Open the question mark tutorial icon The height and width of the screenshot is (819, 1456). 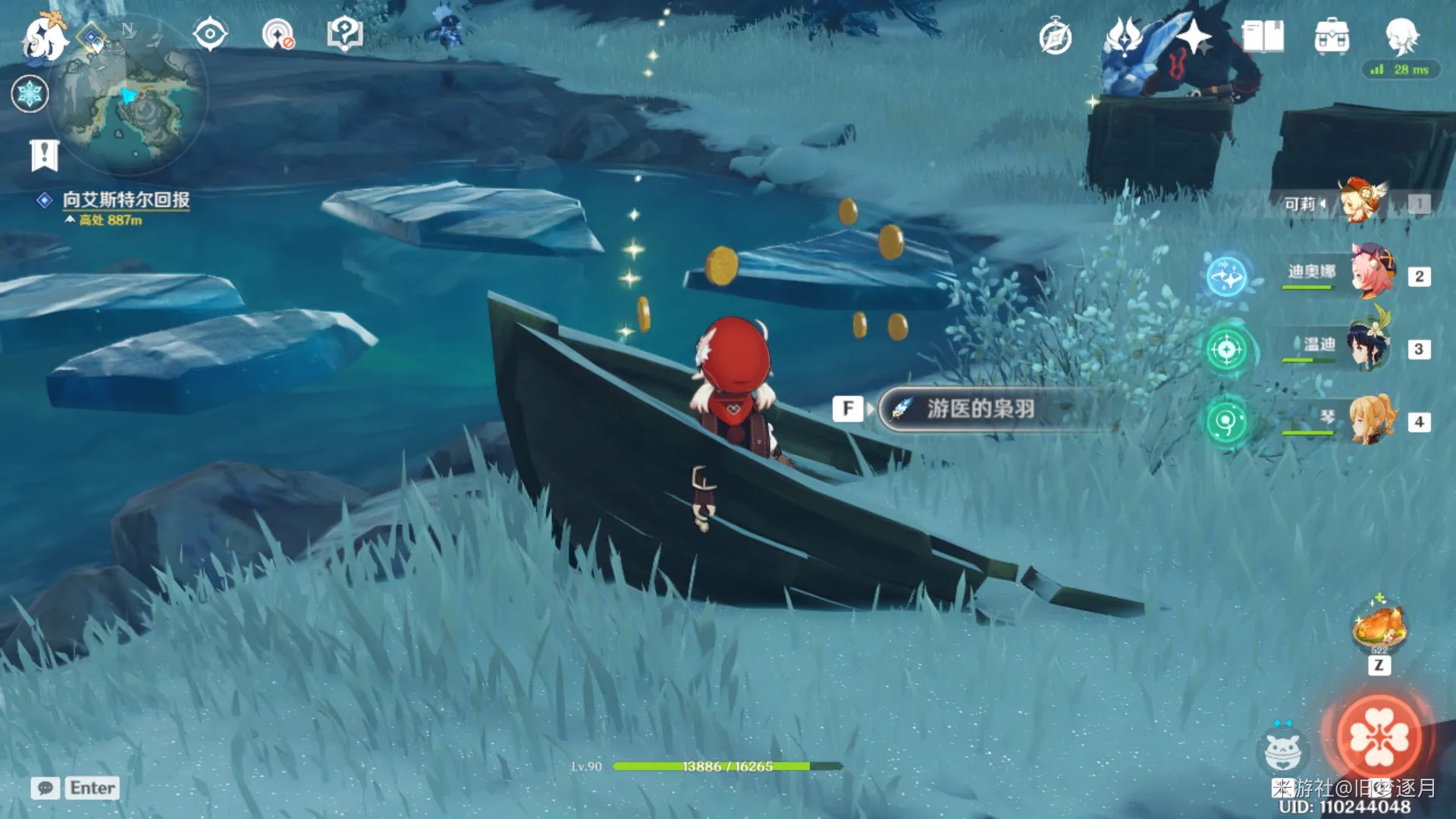click(345, 35)
